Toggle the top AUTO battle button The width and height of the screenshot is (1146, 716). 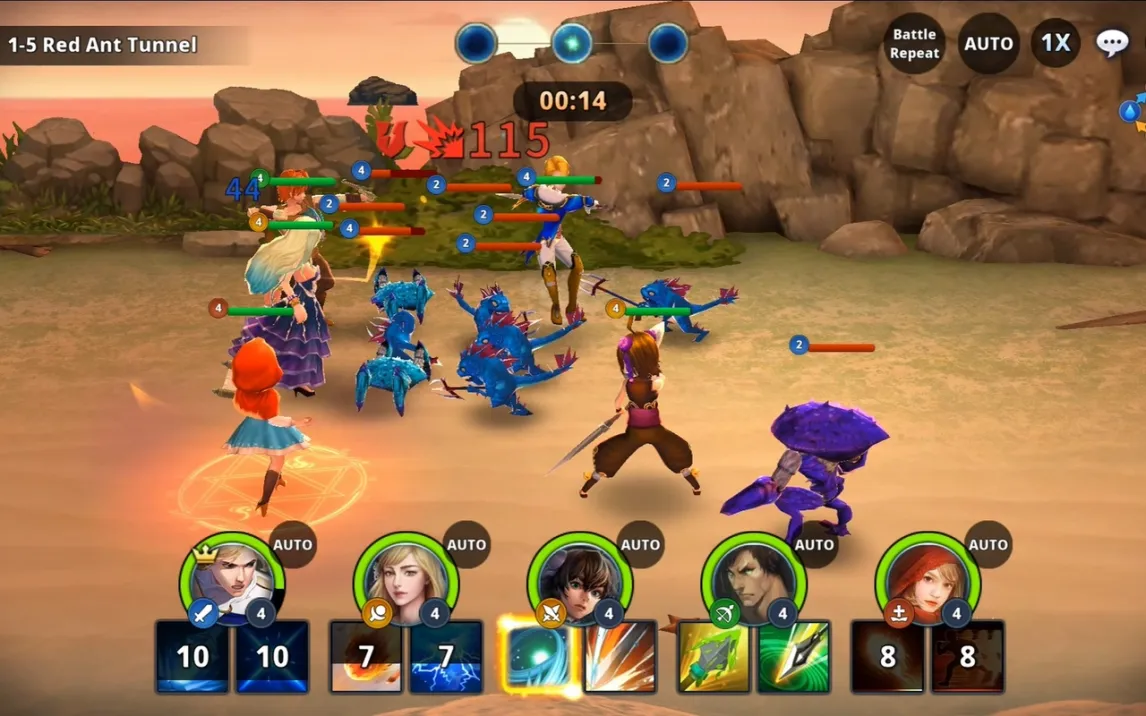[988, 44]
